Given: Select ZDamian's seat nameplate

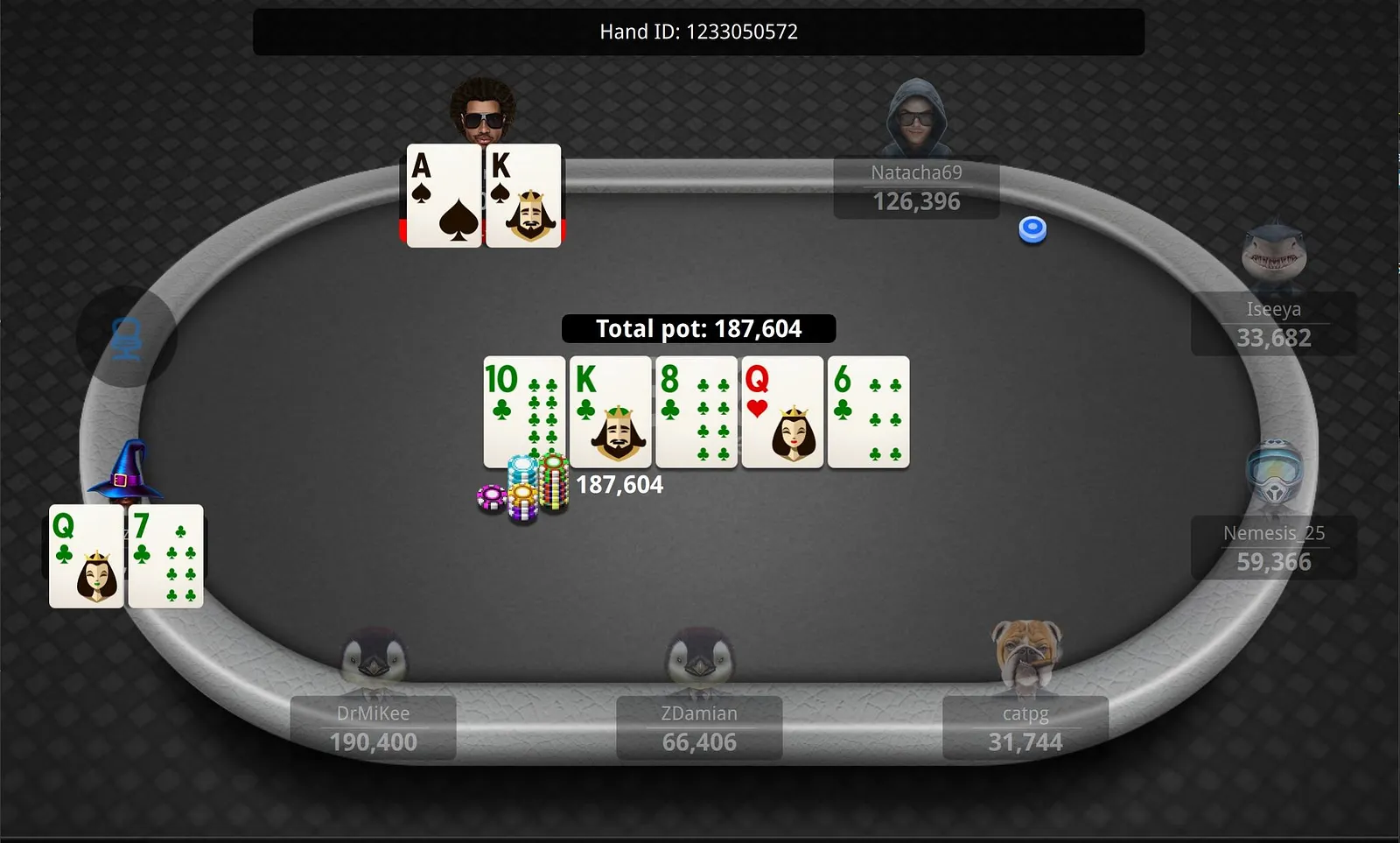Looking at the screenshot, I should pos(699,728).
